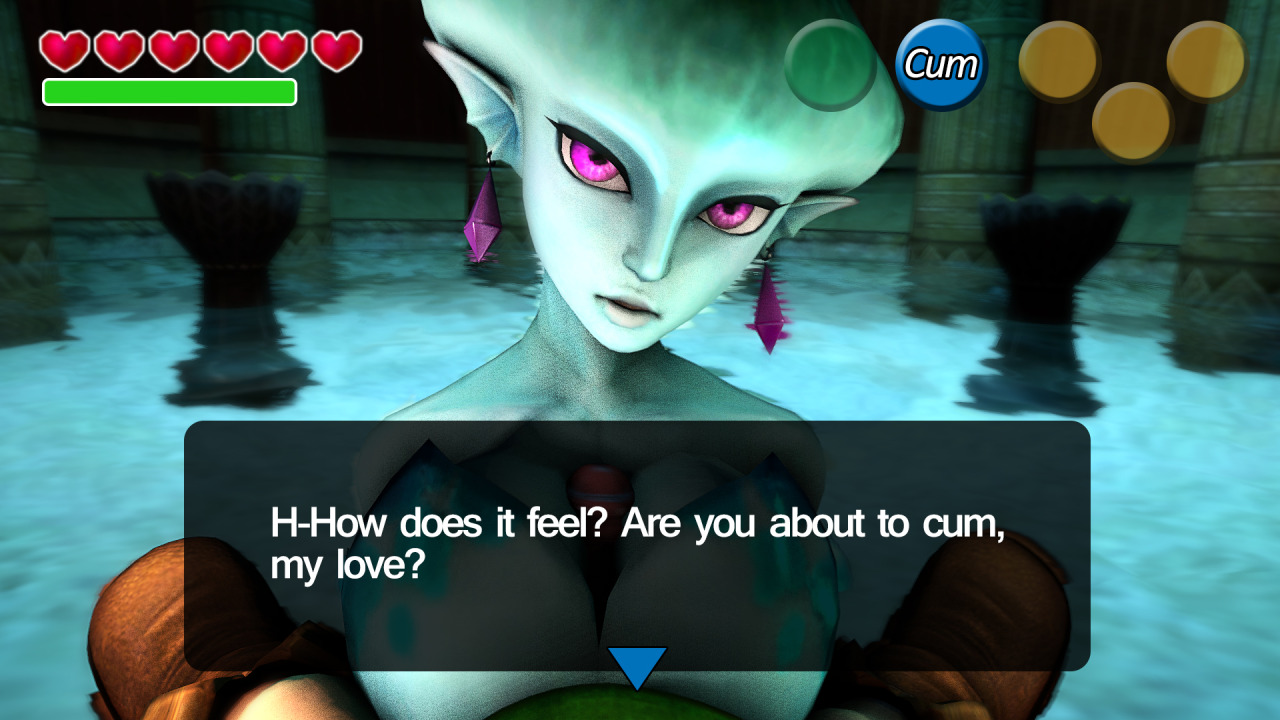Screen dimensions: 1280x720
Task: Select the empty green round button
Action: [x=830, y=65]
